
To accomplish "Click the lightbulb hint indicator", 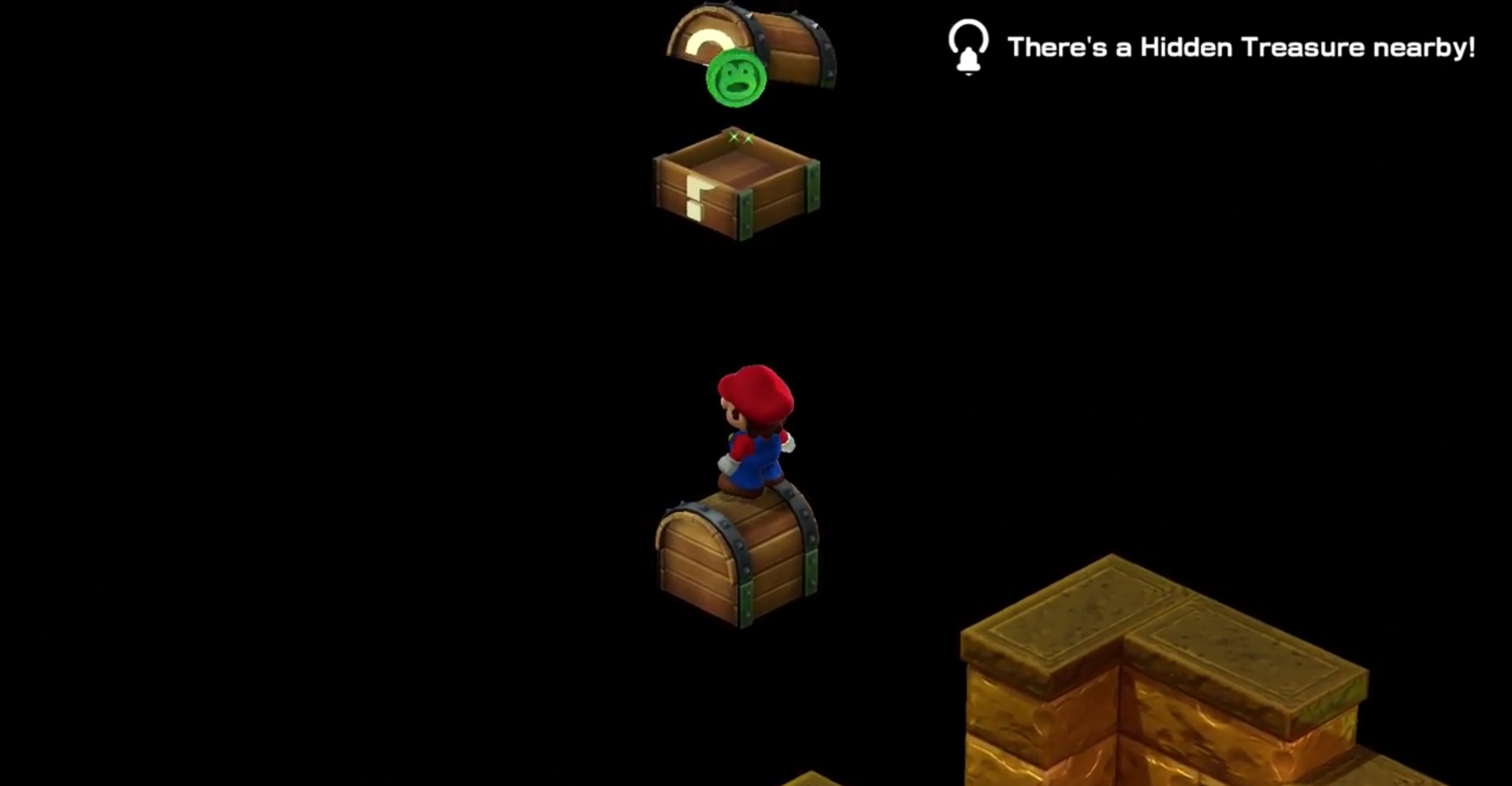I will click(968, 35).
